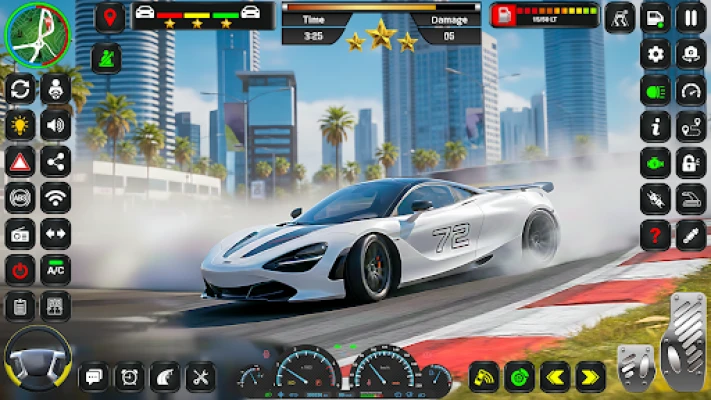Viewport: 711px width, 400px height.
Task: Select the wrench and screwdriver repair button
Action: click(x=201, y=377)
